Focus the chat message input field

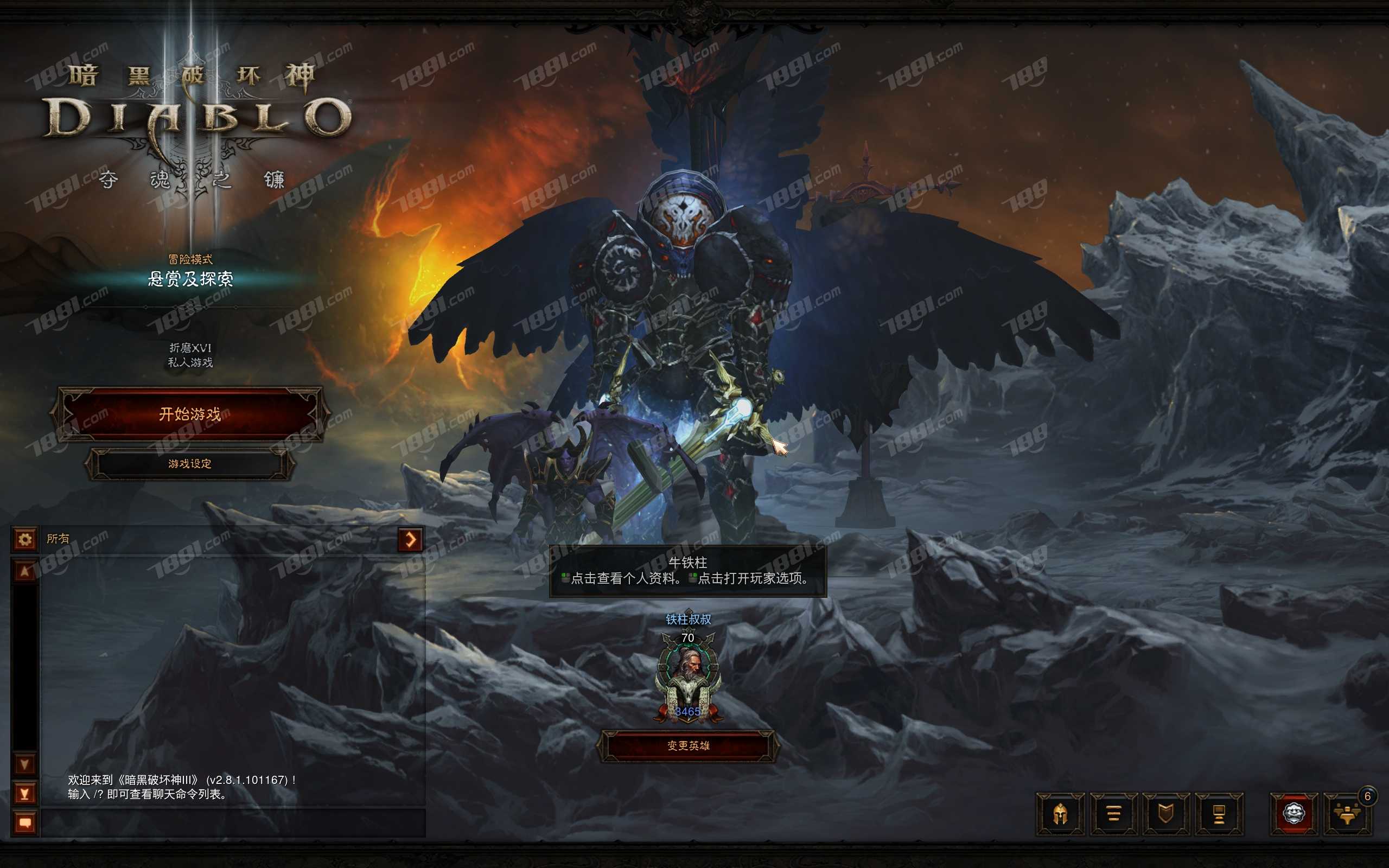click(x=232, y=823)
